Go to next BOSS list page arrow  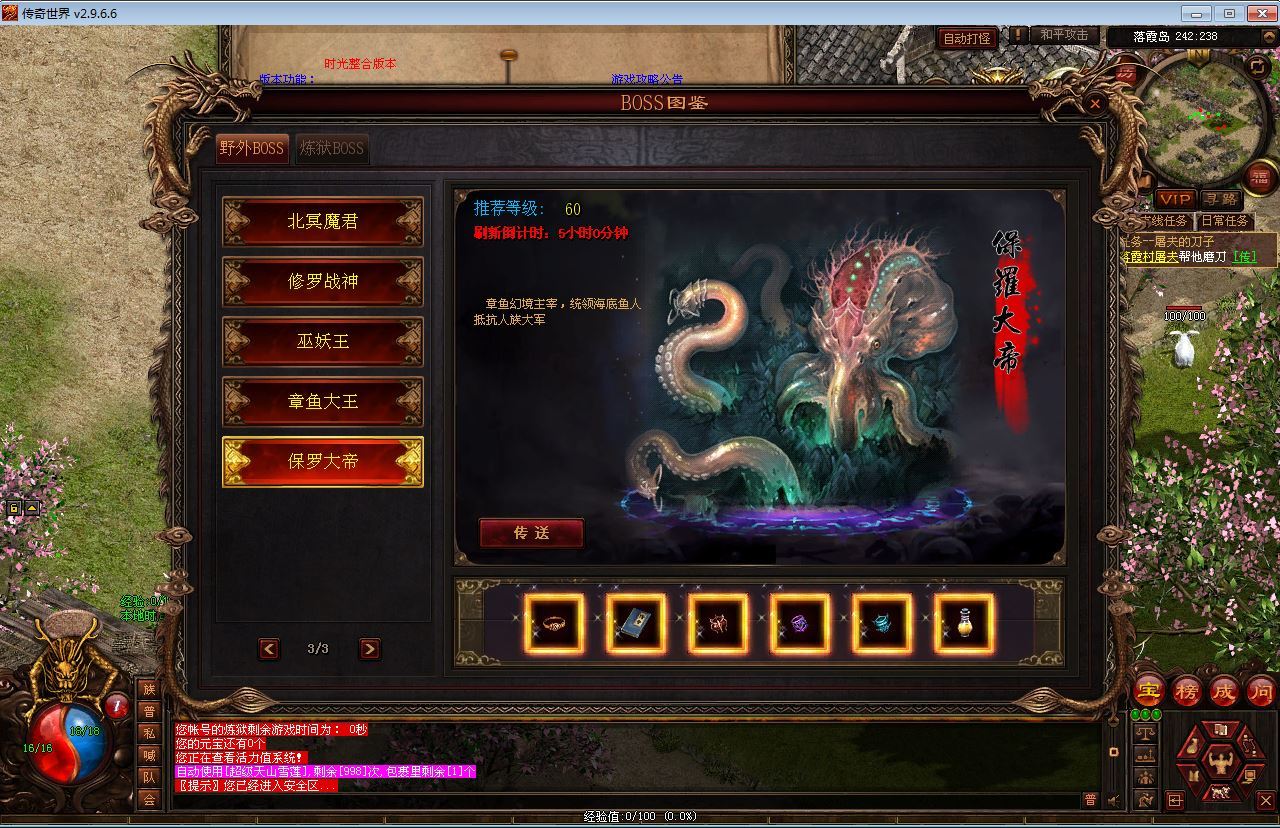(368, 648)
